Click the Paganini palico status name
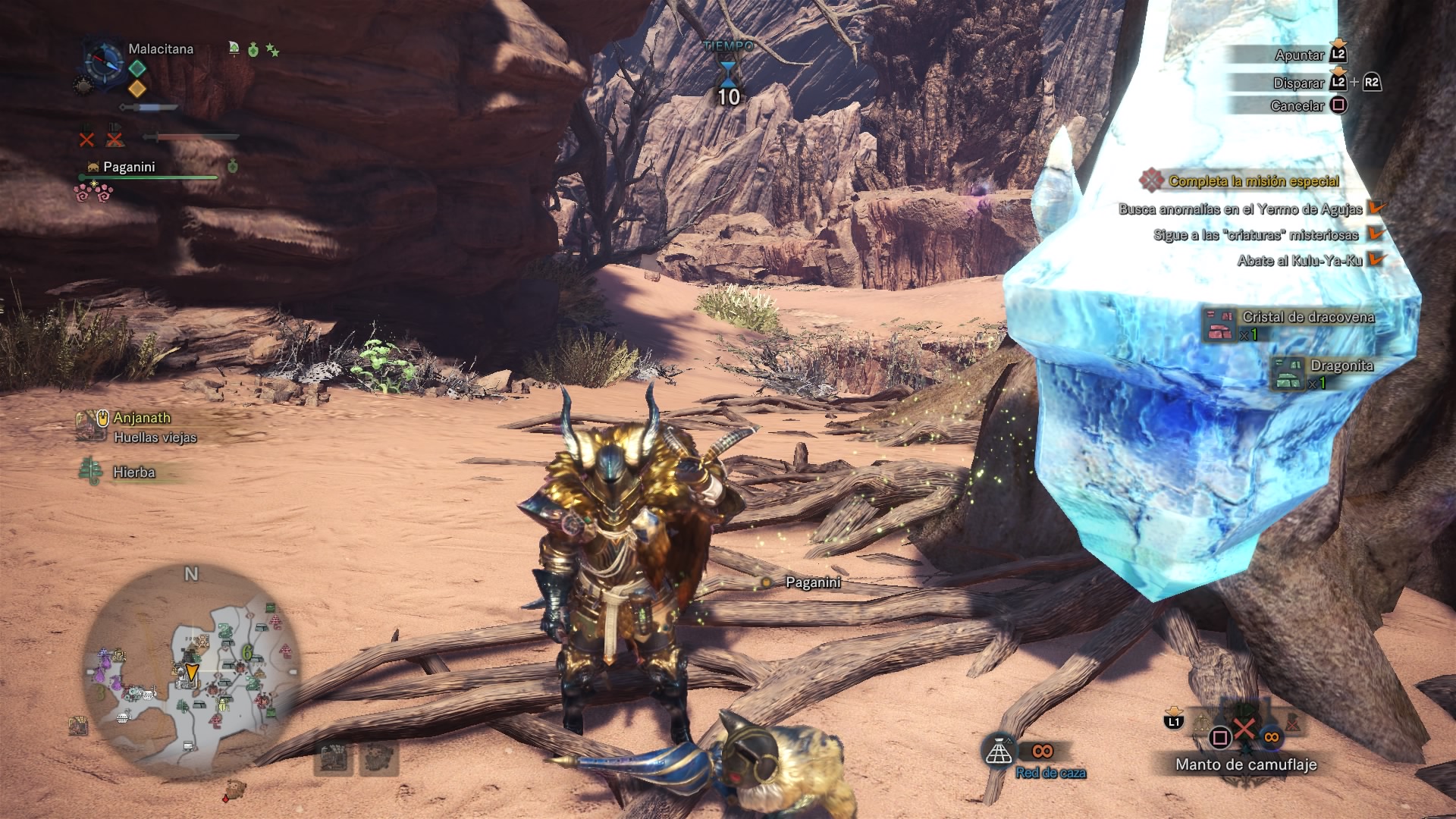This screenshot has width=1456, height=819. click(129, 167)
